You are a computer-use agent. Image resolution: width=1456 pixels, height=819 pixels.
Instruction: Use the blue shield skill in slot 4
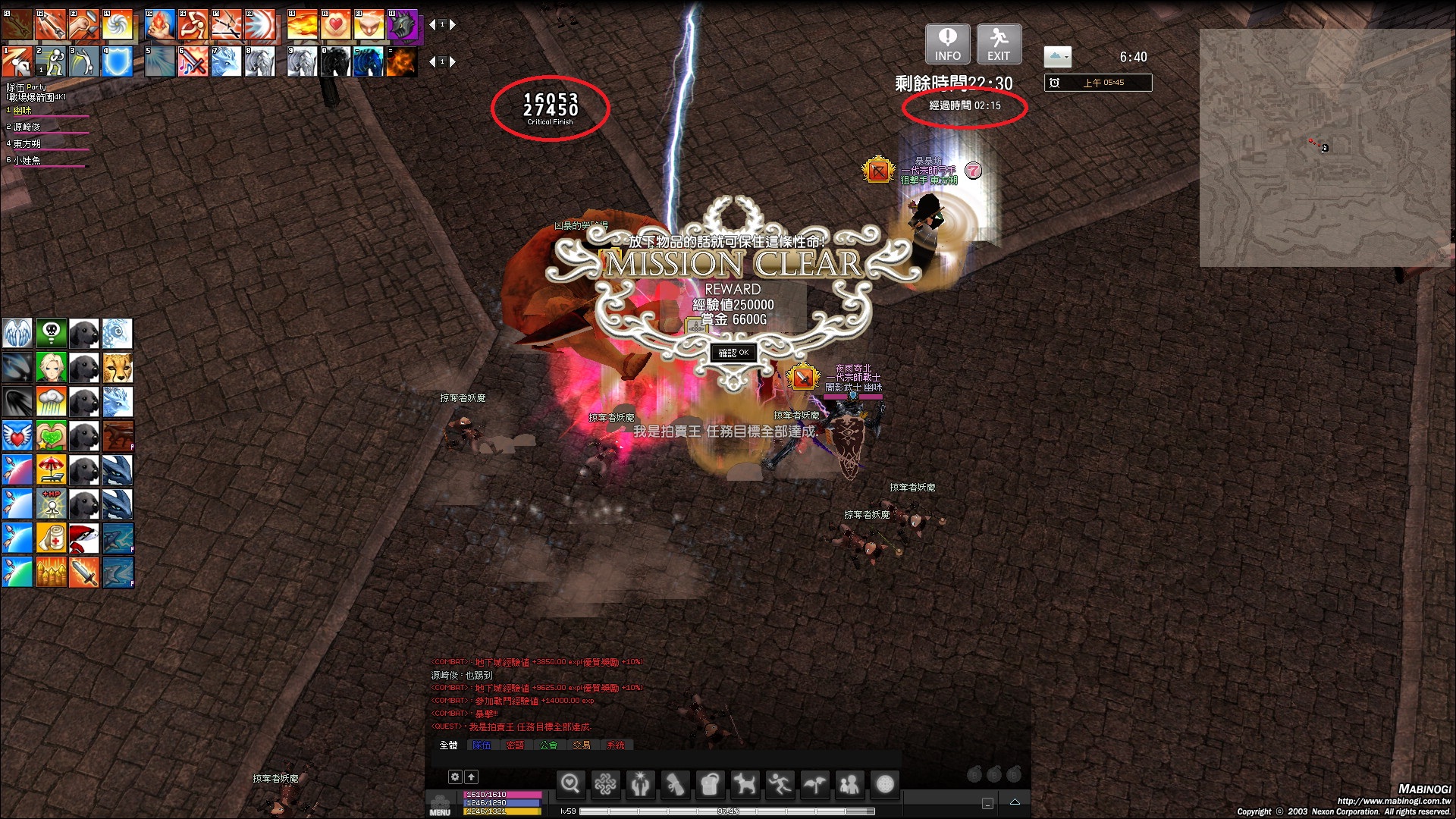[118, 62]
